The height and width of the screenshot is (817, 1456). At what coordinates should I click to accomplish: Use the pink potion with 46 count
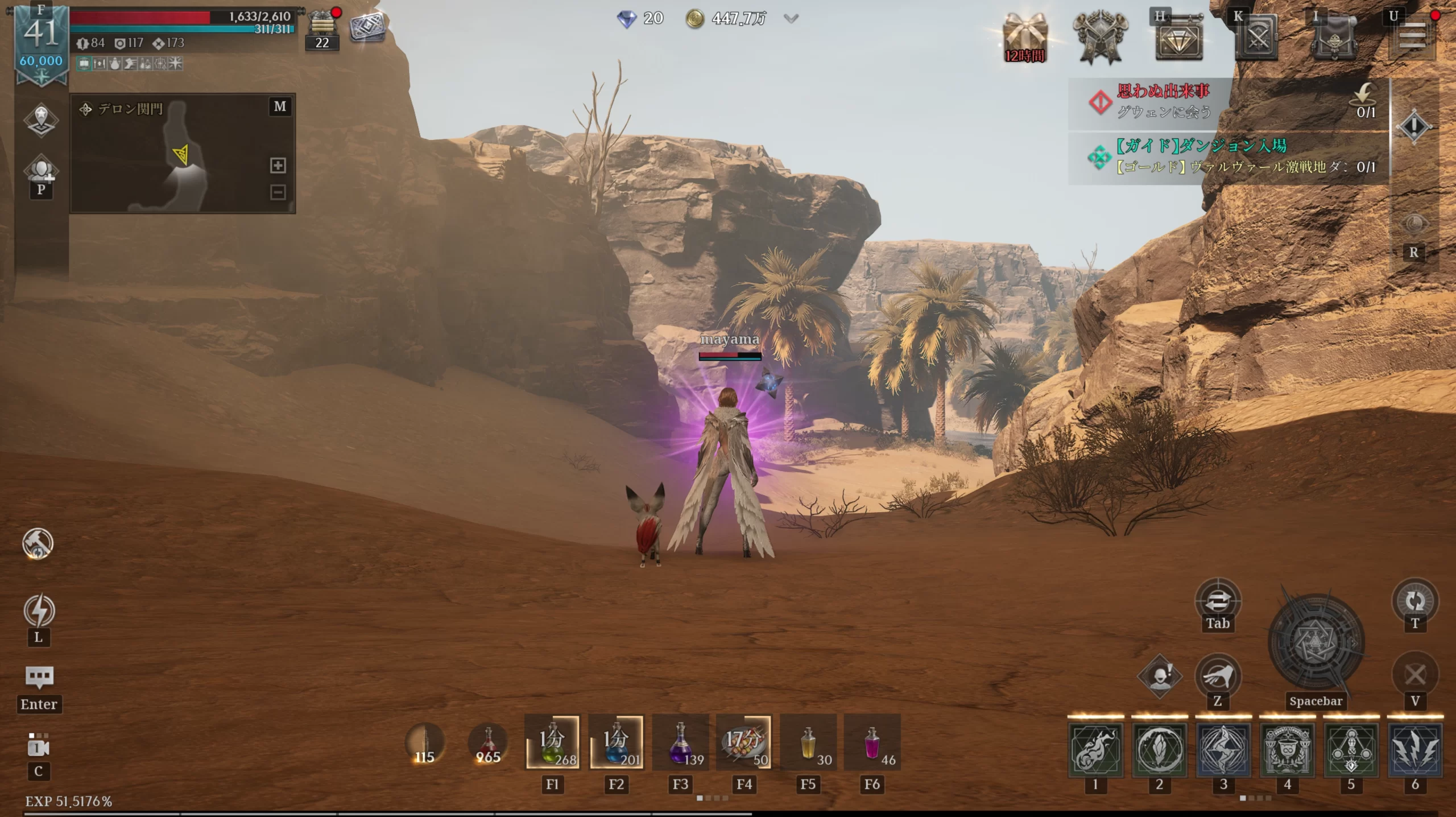click(x=872, y=742)
